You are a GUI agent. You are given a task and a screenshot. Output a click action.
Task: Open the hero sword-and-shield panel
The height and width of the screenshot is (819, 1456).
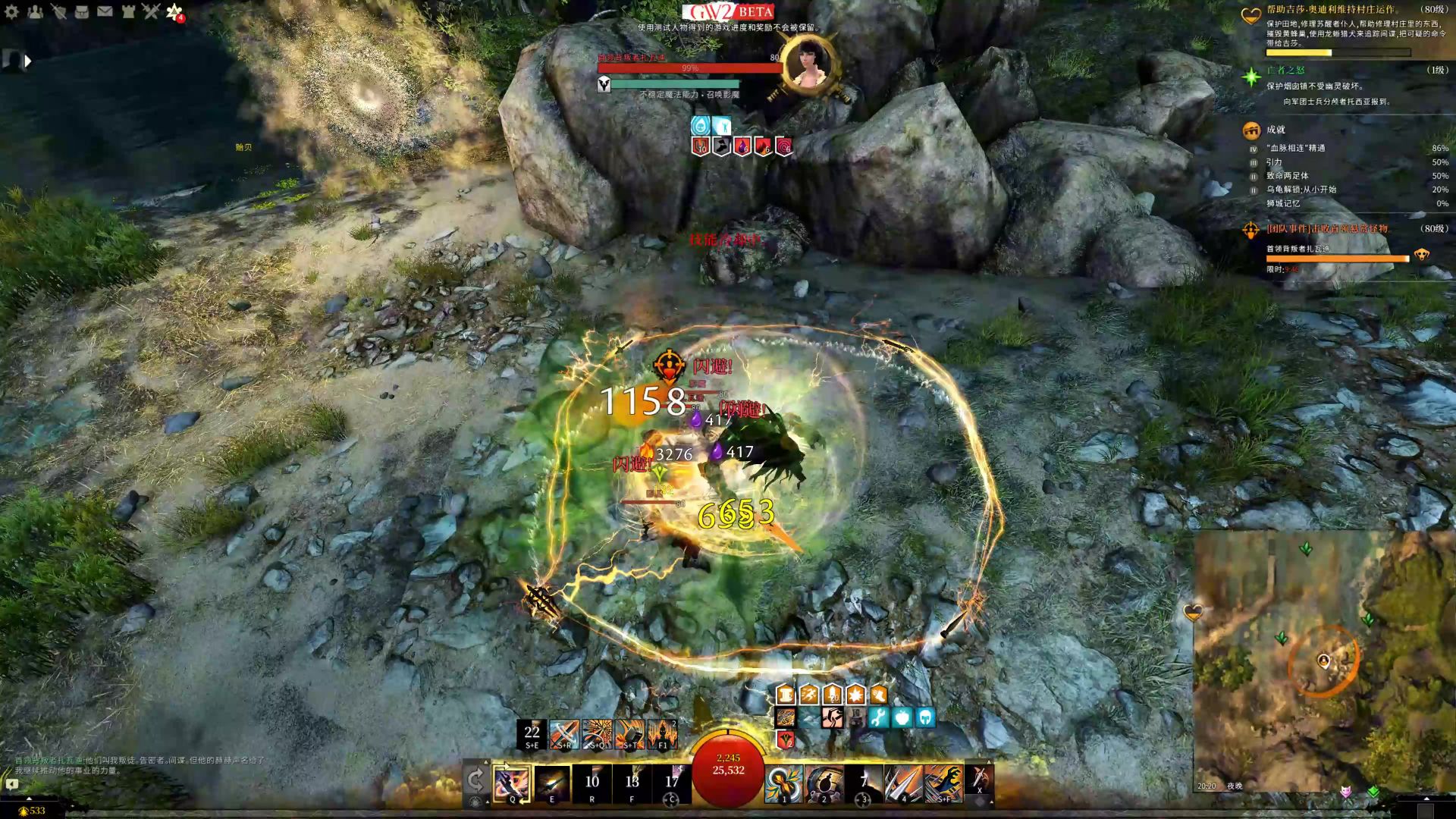[58, 11]
